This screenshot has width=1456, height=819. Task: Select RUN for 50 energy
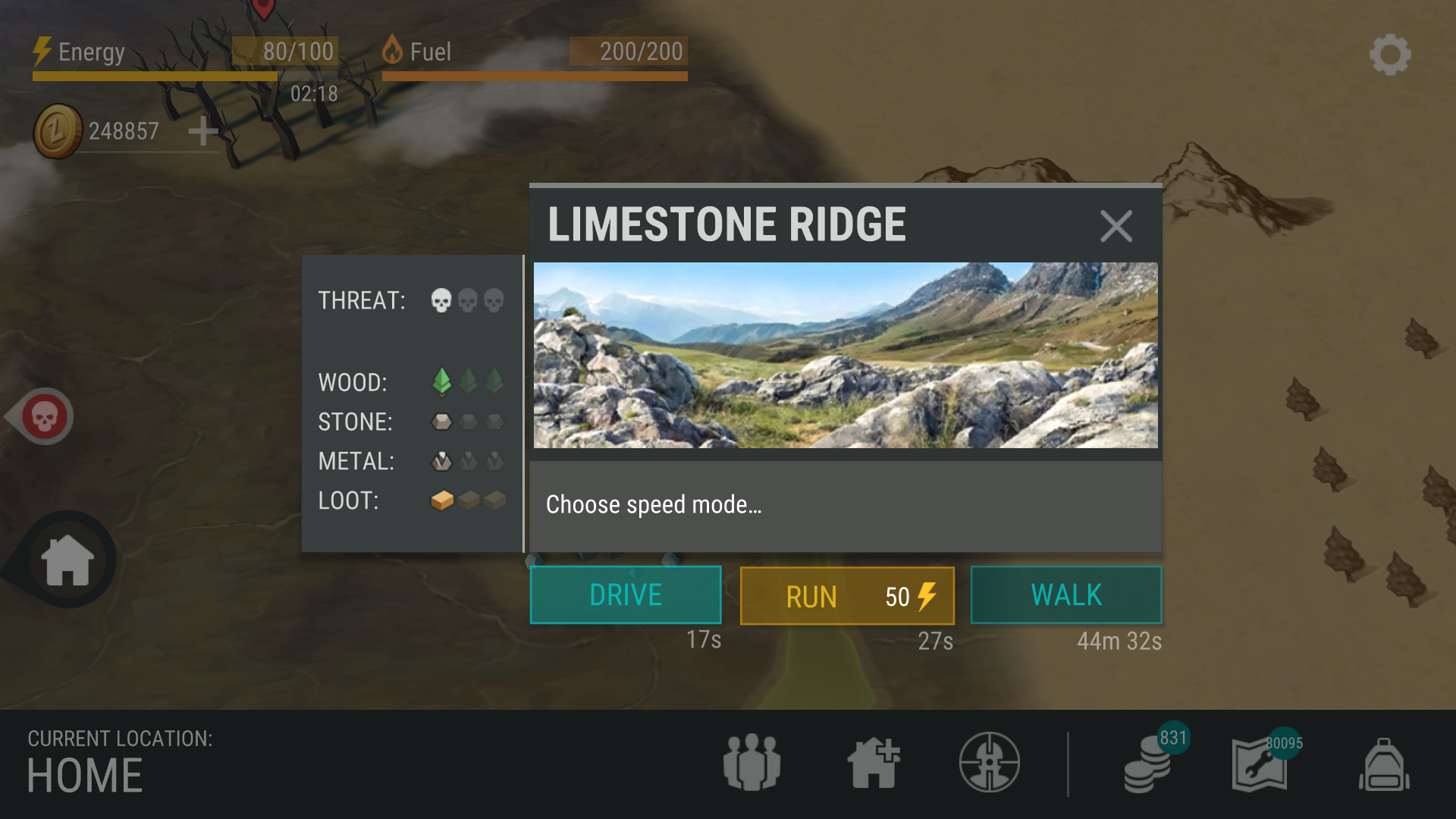(x=847, y=596)
